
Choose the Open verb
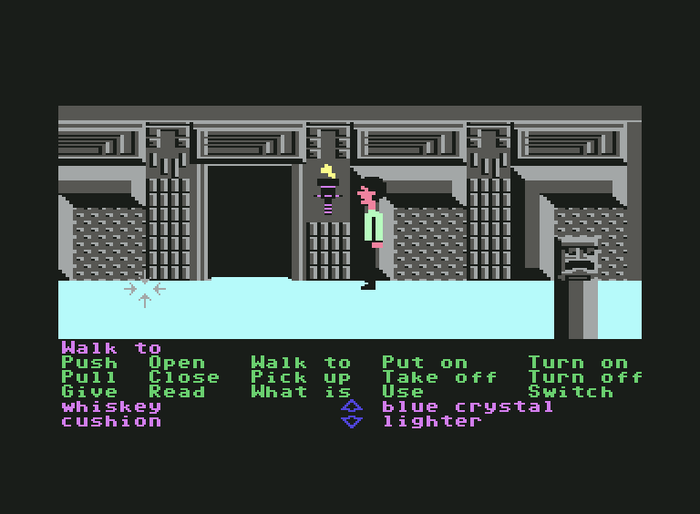(177, 363)
